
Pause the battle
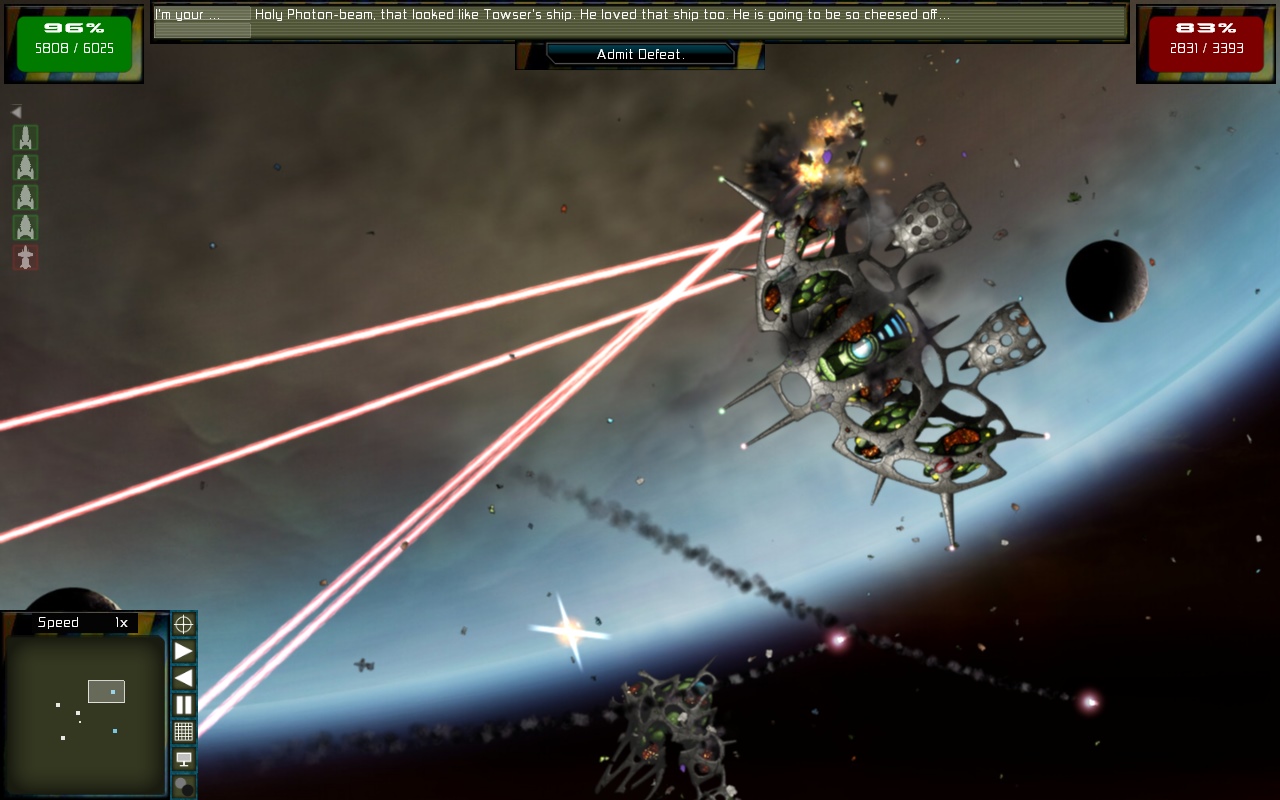pos(184,705)
